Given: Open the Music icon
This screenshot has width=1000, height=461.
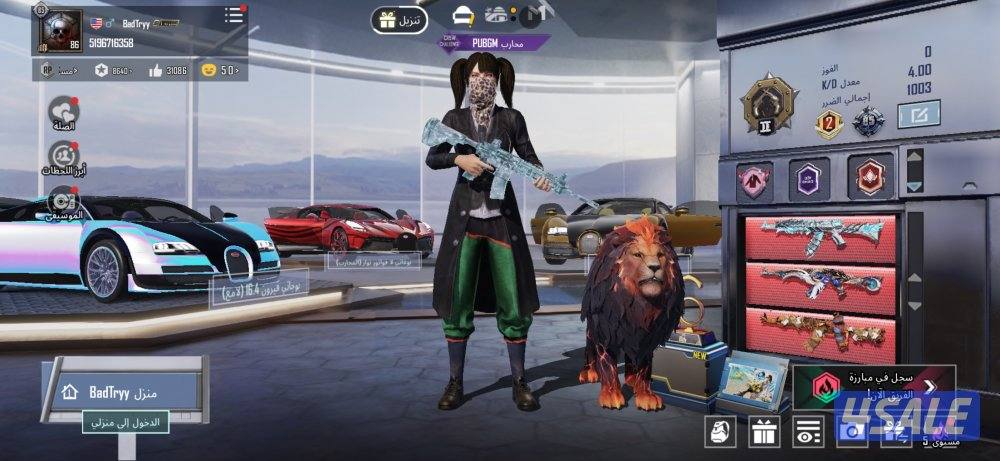Looking at the screenshot, I should click(64, 201).
